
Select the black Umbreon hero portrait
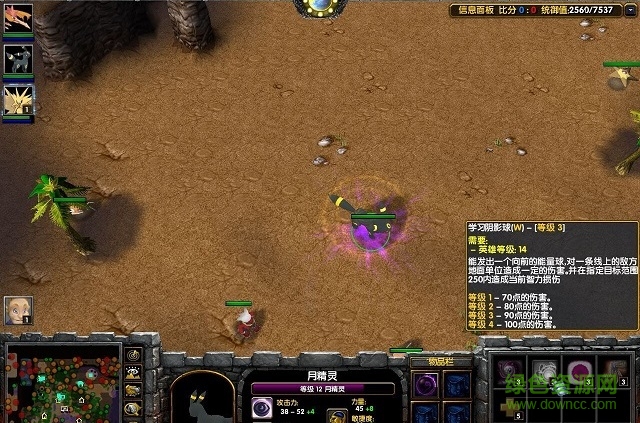(x=19, y=59)
